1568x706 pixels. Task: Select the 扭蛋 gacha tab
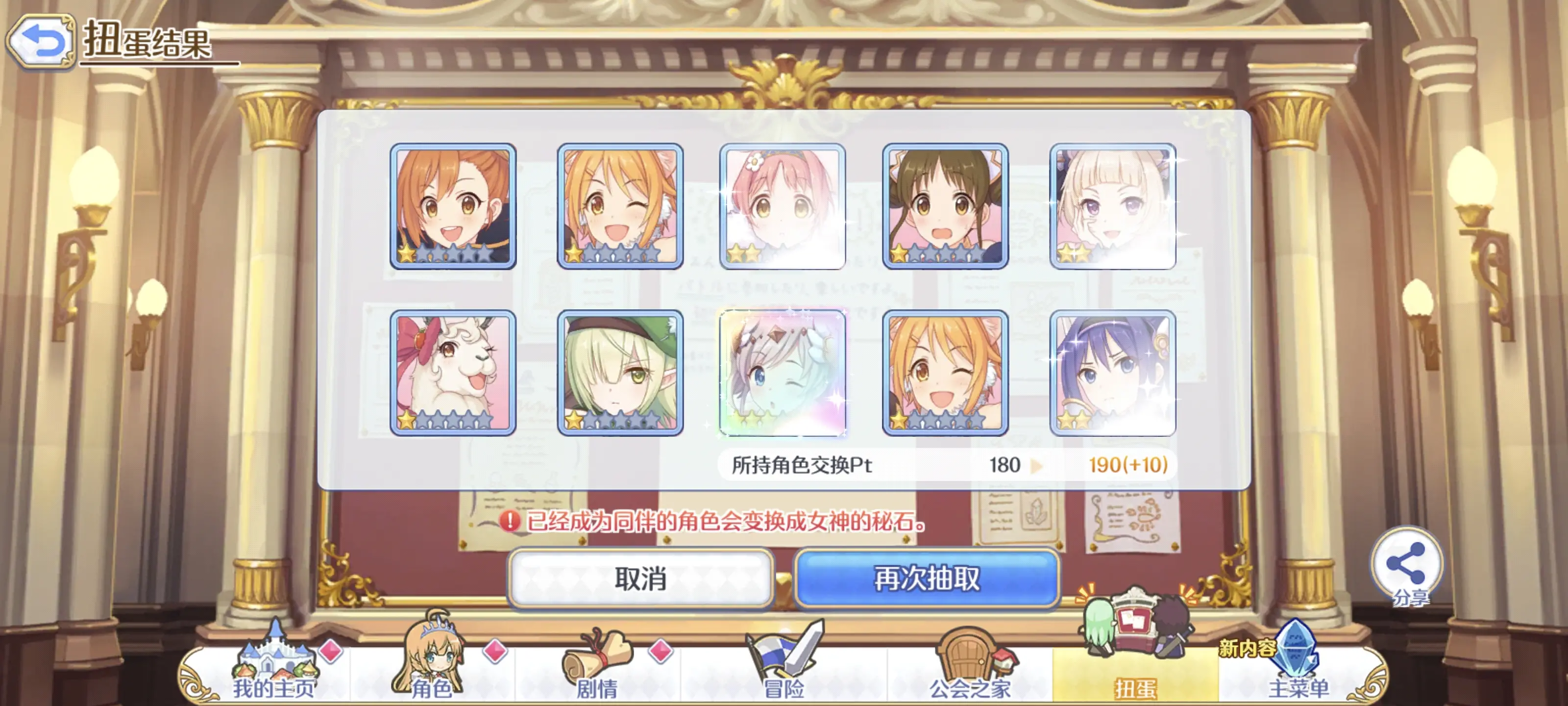click(x=1135, y=670)
